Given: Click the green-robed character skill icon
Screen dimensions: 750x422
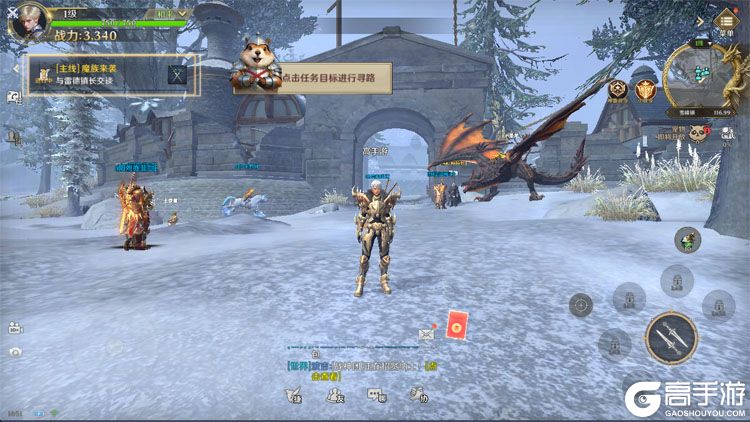Looking at the screenshot, I should click(x=687, y=239).
